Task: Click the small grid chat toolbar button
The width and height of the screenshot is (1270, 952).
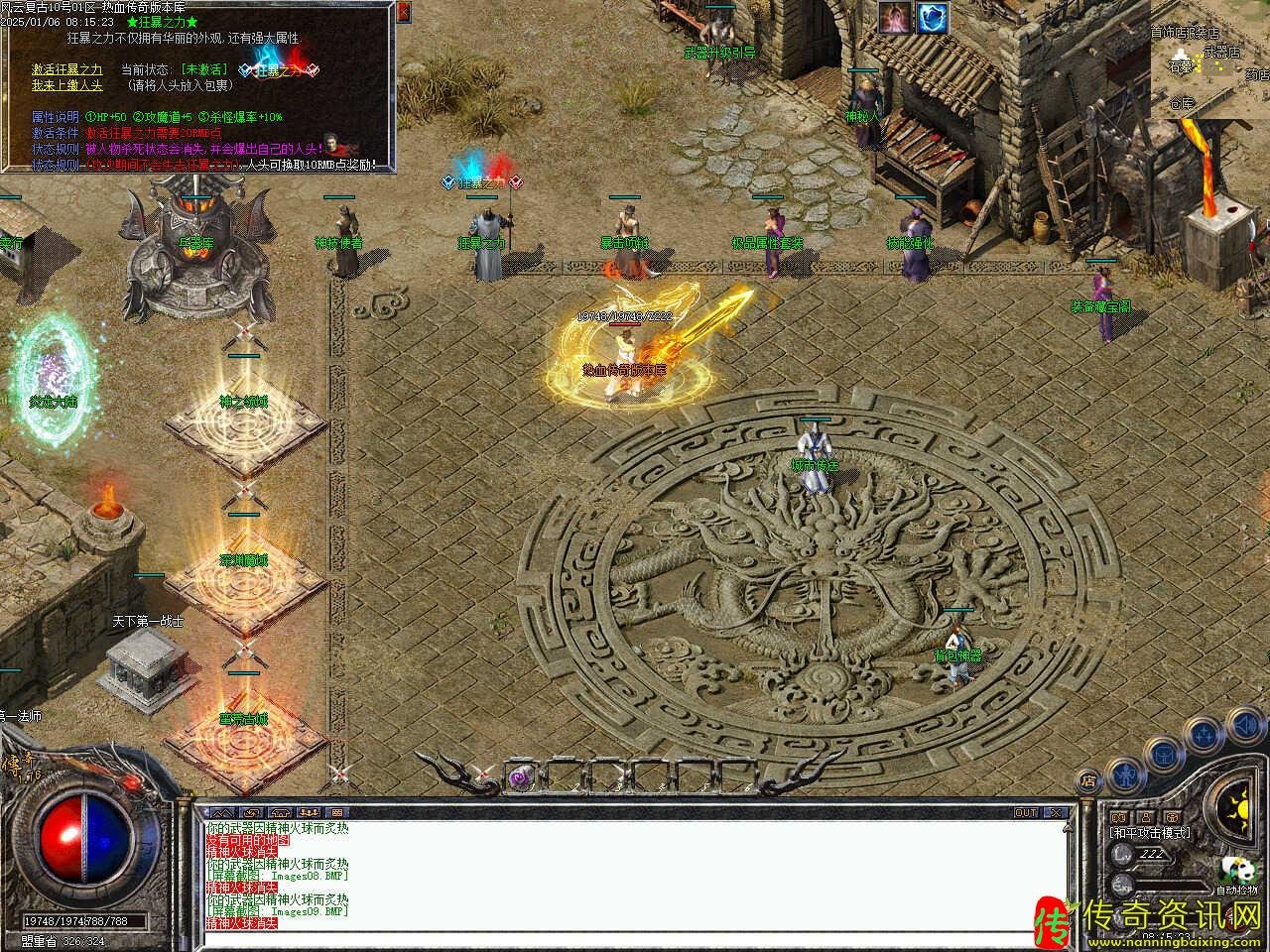Action: pyautogui.click(x=335, y=813)
